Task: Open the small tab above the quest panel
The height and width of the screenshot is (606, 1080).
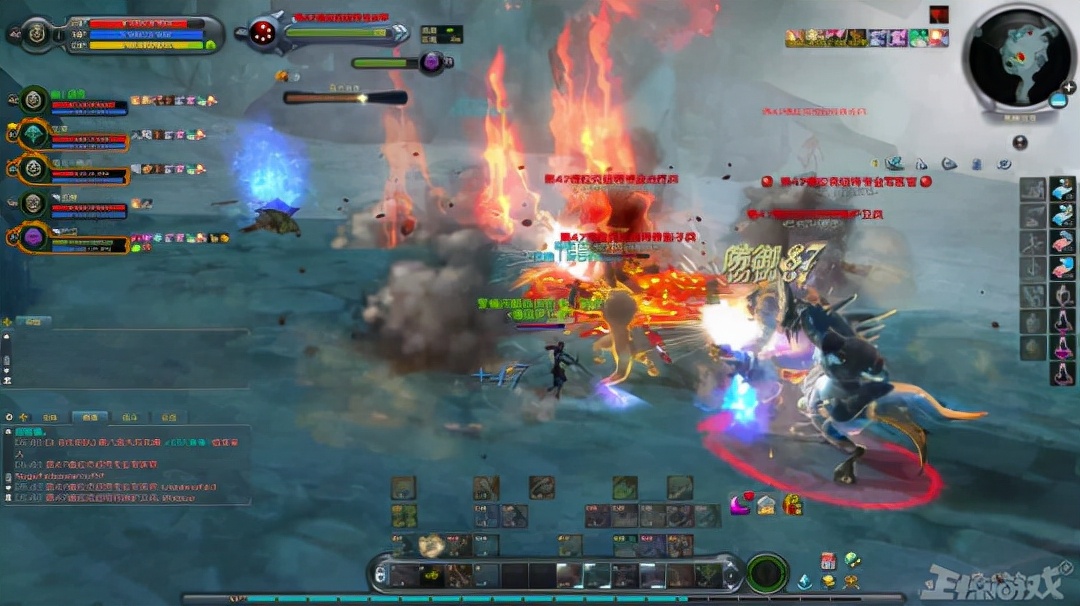Action: point(34,322)
